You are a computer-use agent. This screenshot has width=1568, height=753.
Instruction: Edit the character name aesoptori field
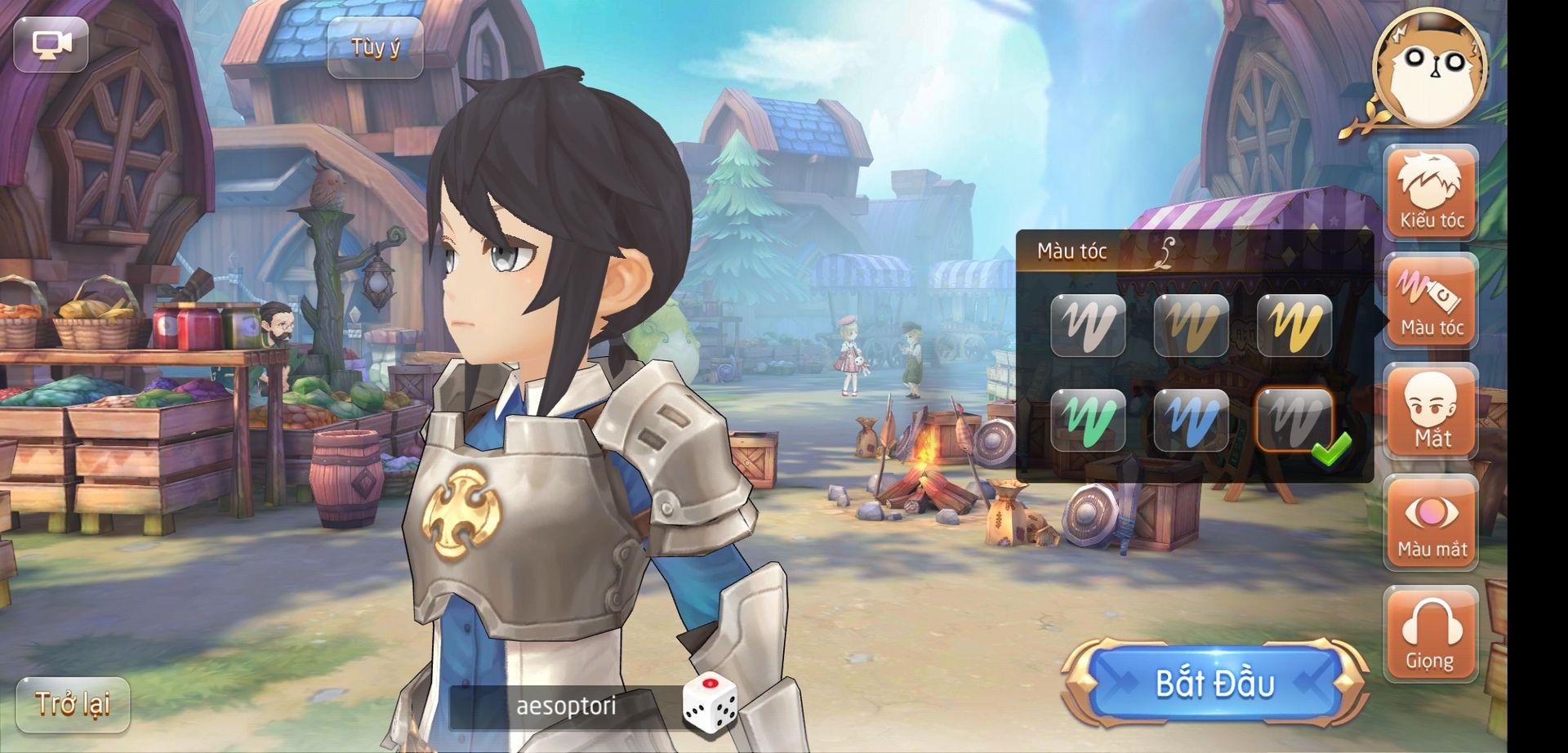point(565,706)
